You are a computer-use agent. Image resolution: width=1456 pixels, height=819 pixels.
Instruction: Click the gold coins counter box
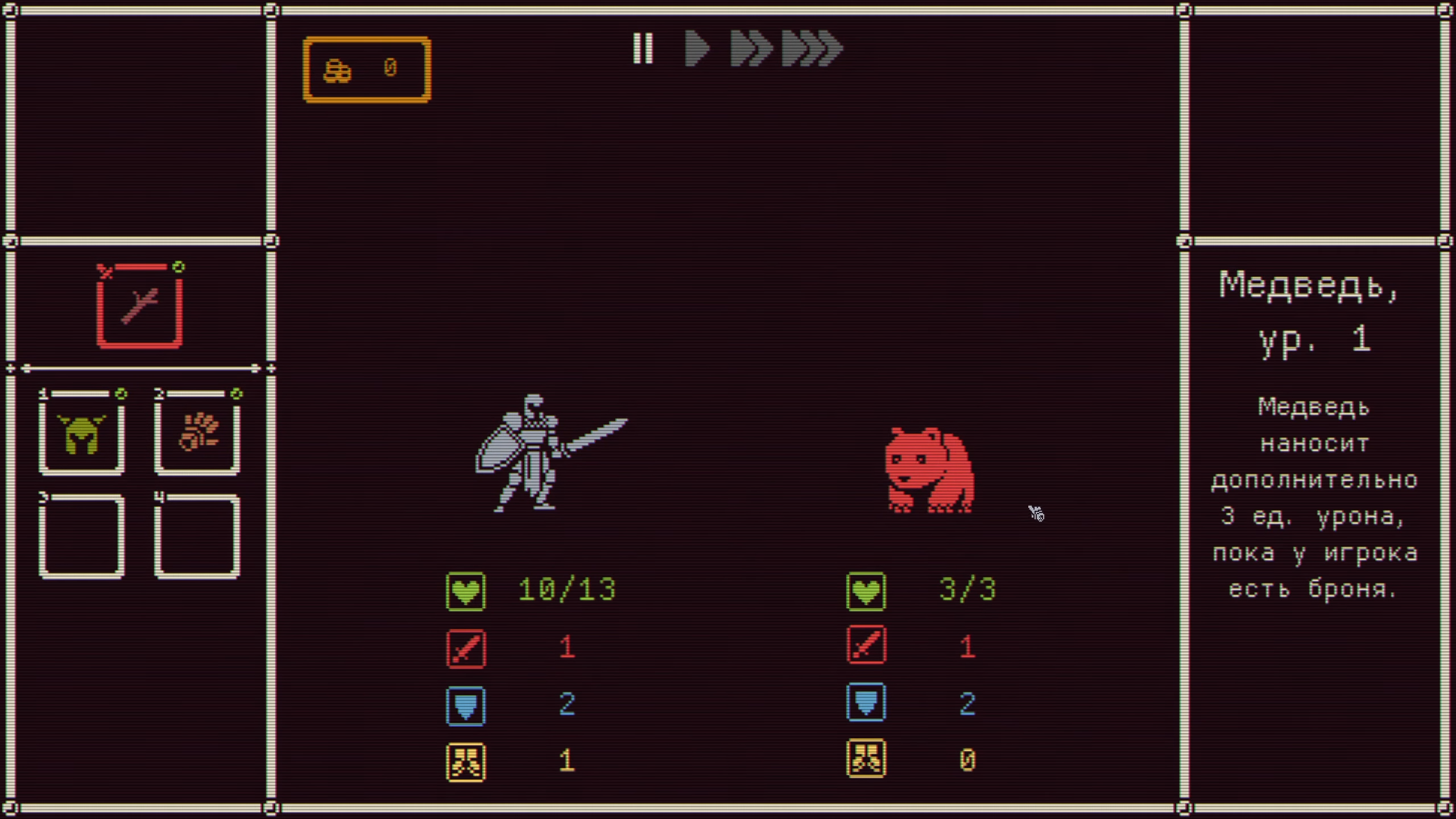point(367,69)
